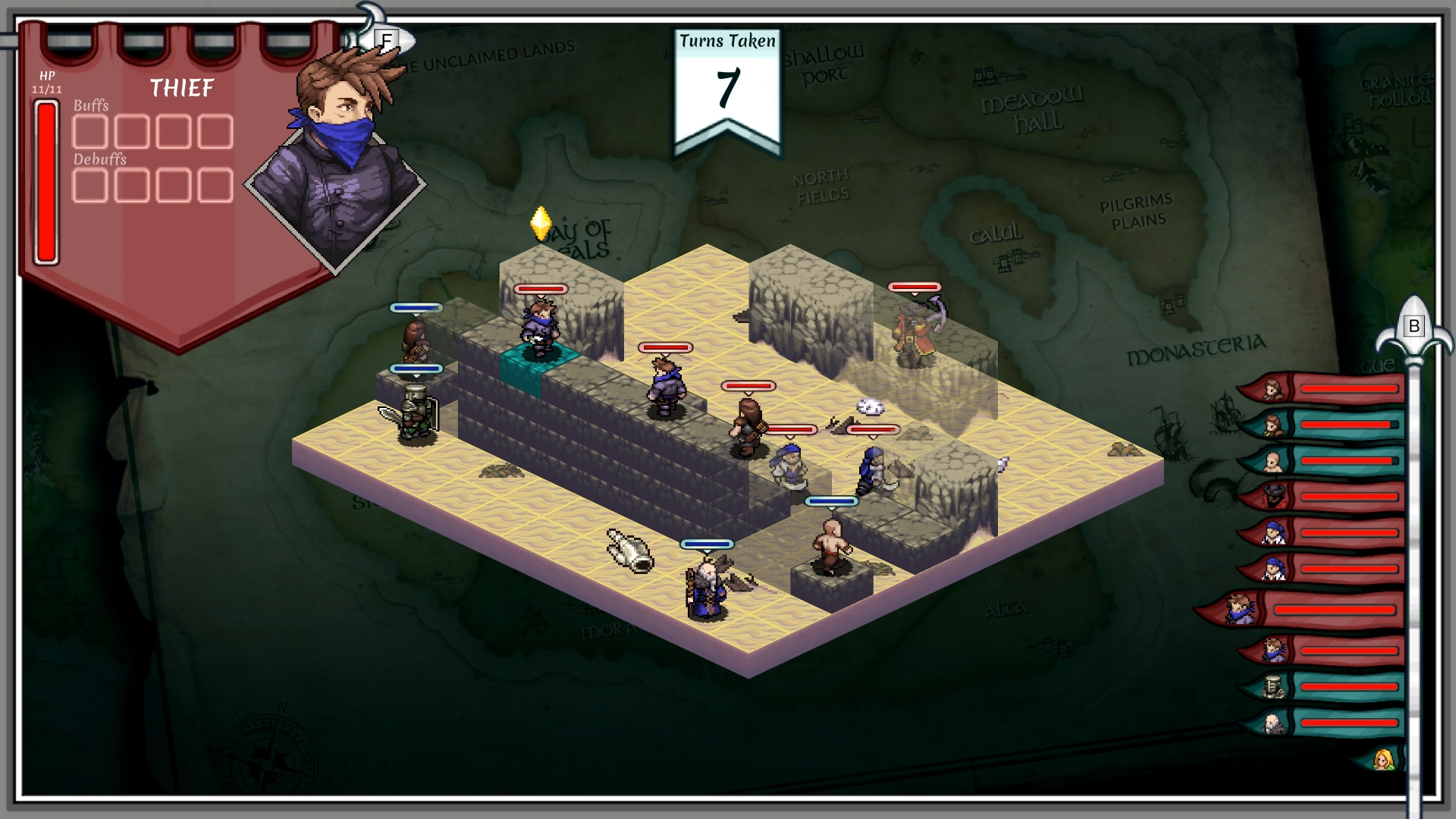Choose the helmeted knight in the turn order
Image resolution: width=1456 pixels, height=819 pixels.
(1319, 687)
